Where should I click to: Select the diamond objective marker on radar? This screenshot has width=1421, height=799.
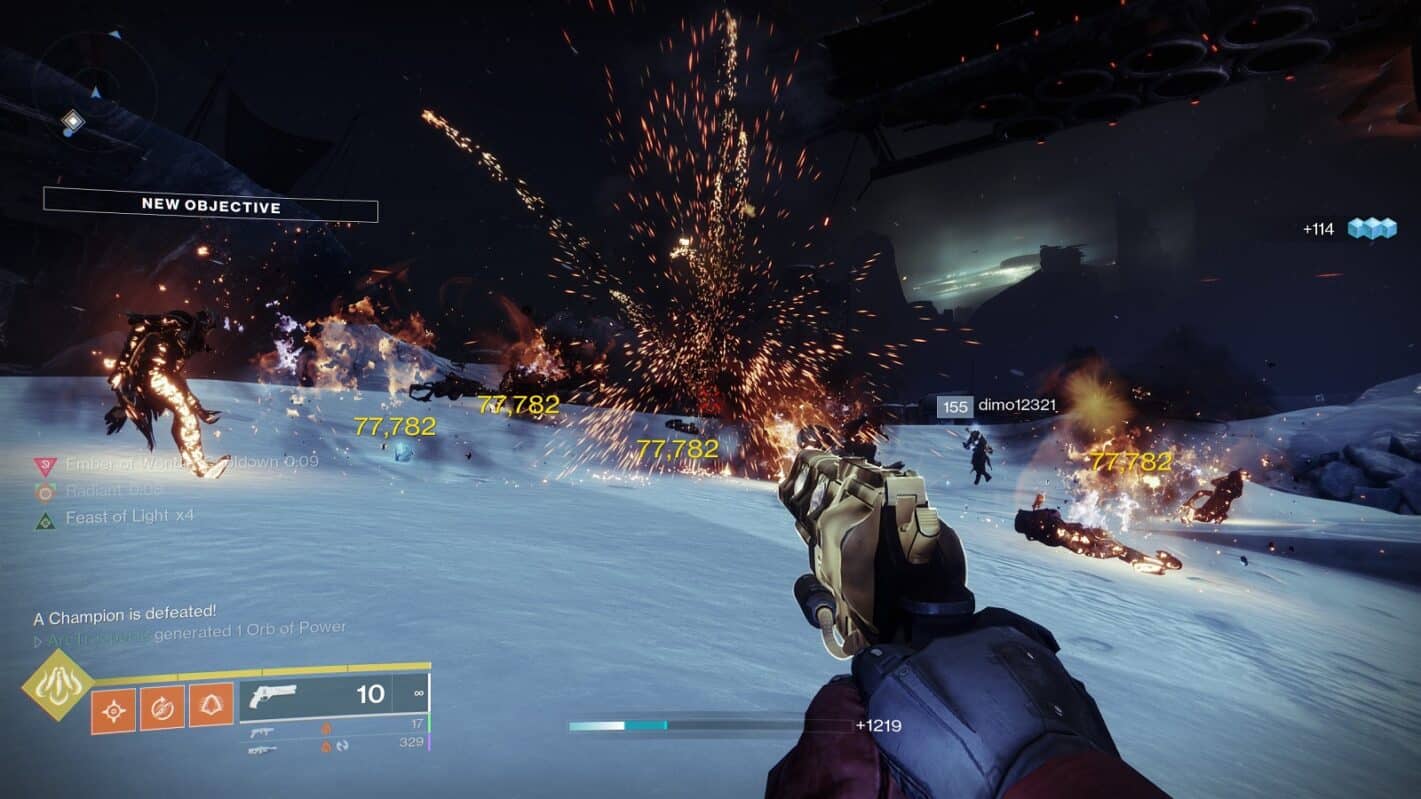[x=72, y=122]
